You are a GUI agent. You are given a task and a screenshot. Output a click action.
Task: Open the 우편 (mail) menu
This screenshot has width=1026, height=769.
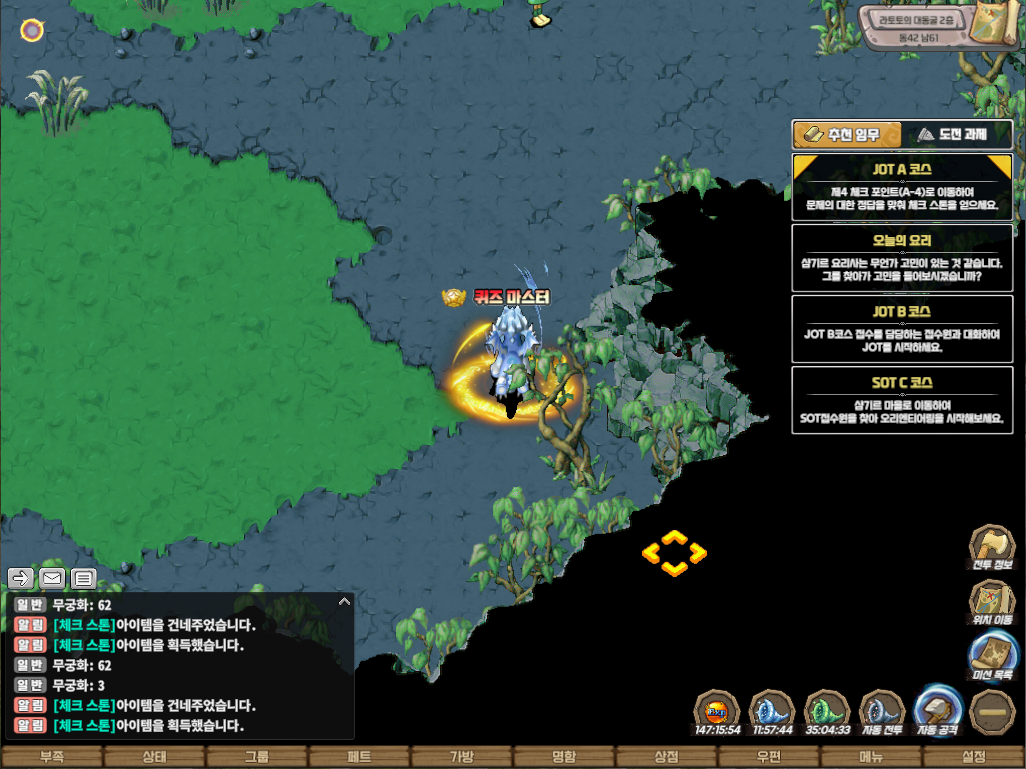click(x=768, y=757)
